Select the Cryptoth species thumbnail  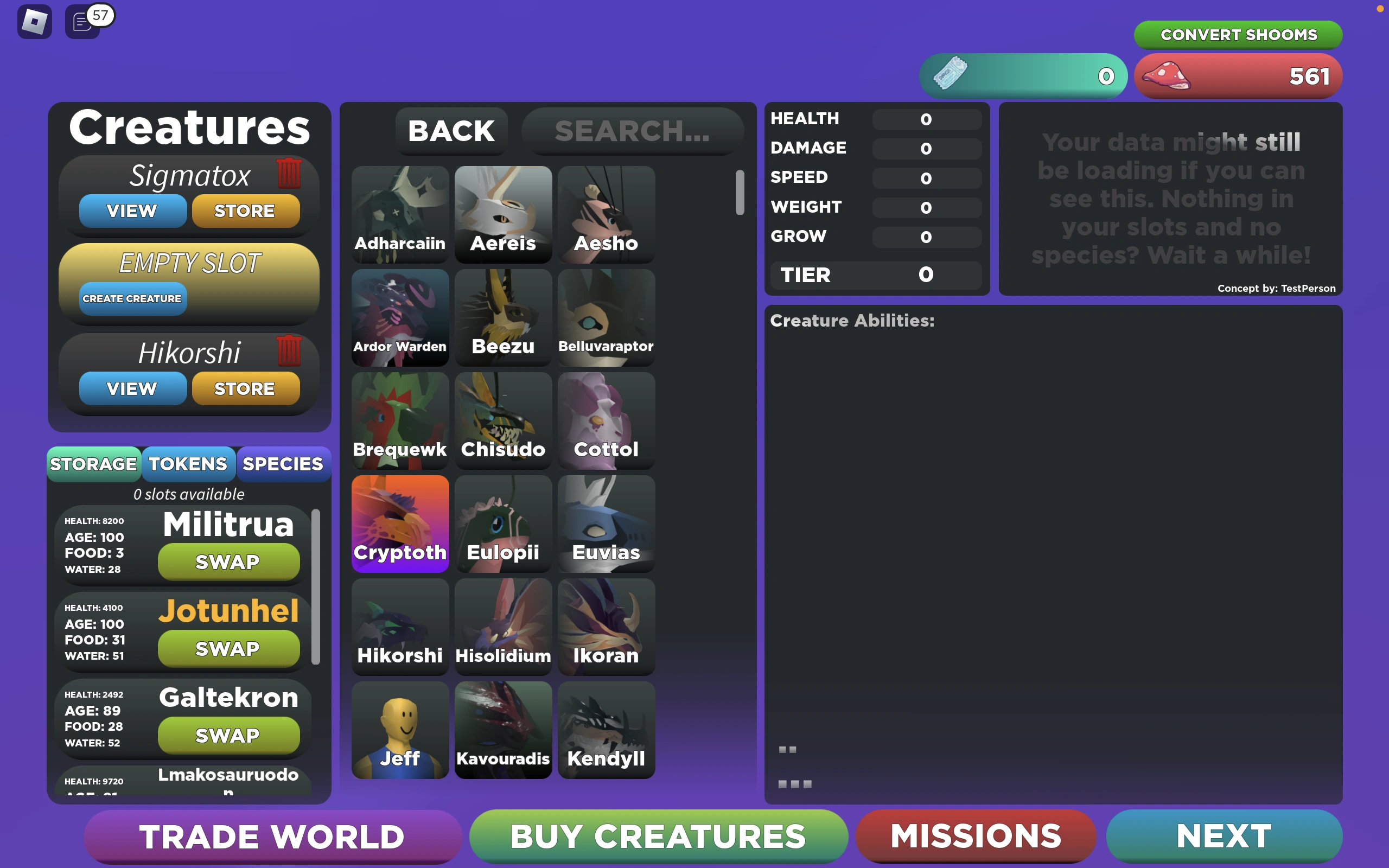(400, 524)
